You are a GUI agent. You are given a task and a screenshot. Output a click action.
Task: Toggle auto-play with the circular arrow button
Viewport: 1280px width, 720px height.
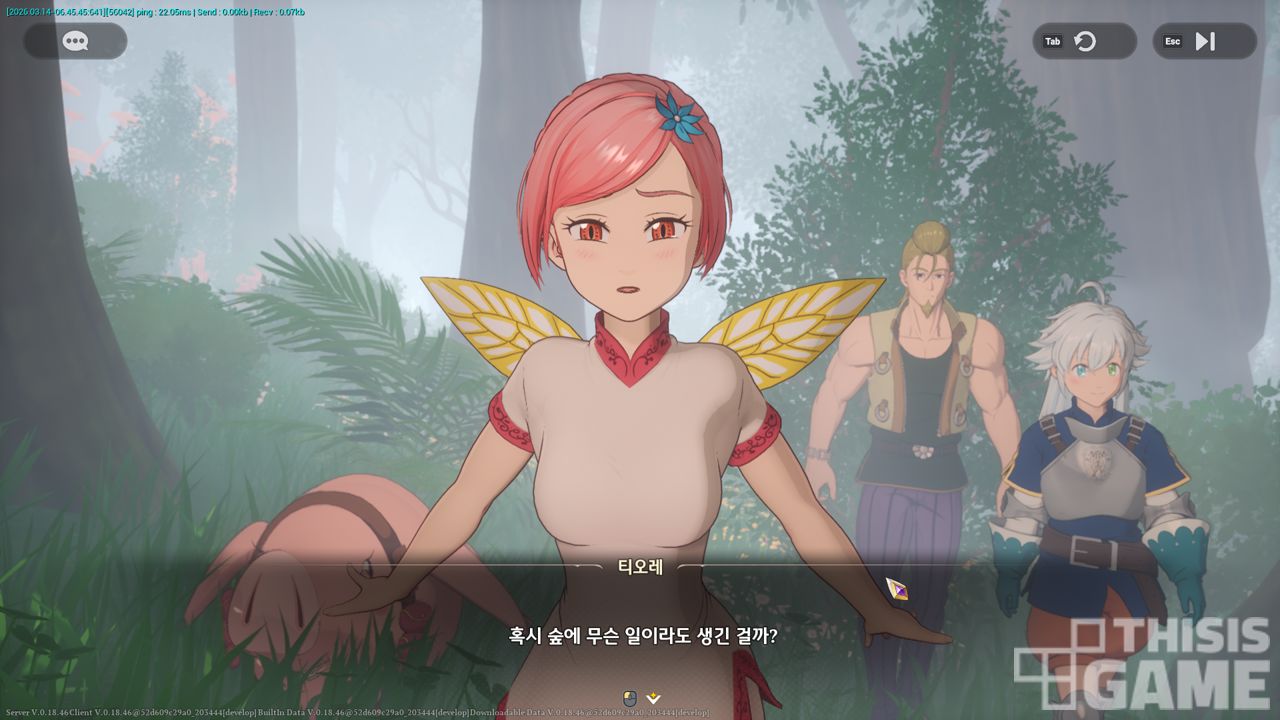1085,41
